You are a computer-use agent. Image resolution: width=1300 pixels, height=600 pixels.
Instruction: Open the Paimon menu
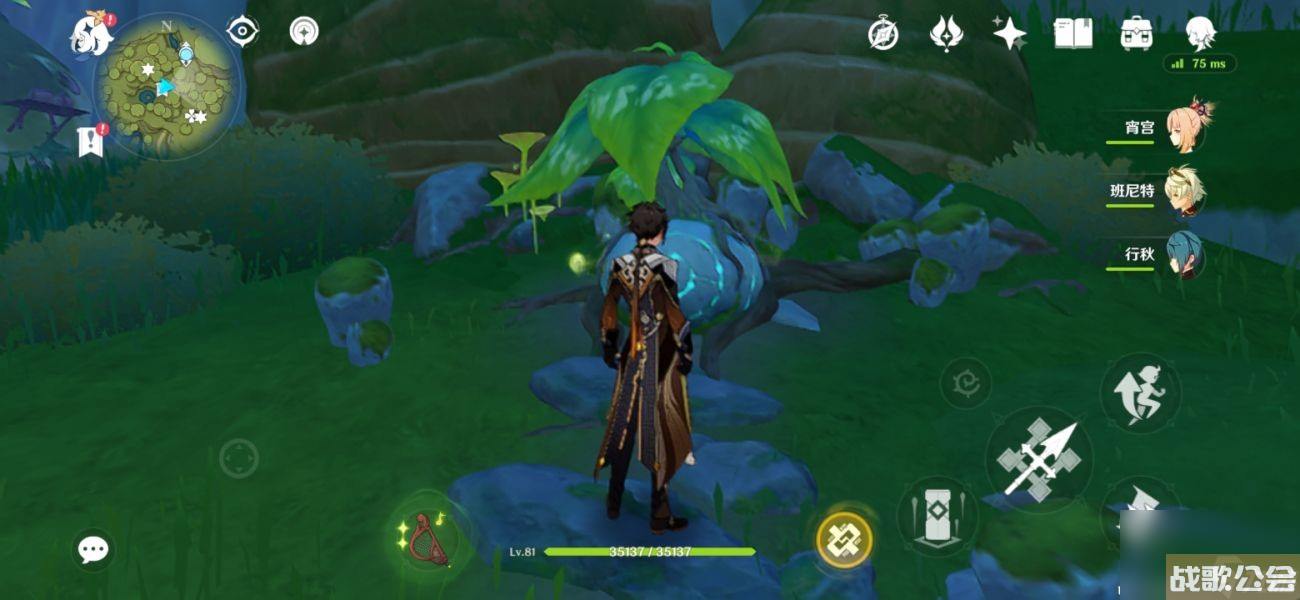90,36
